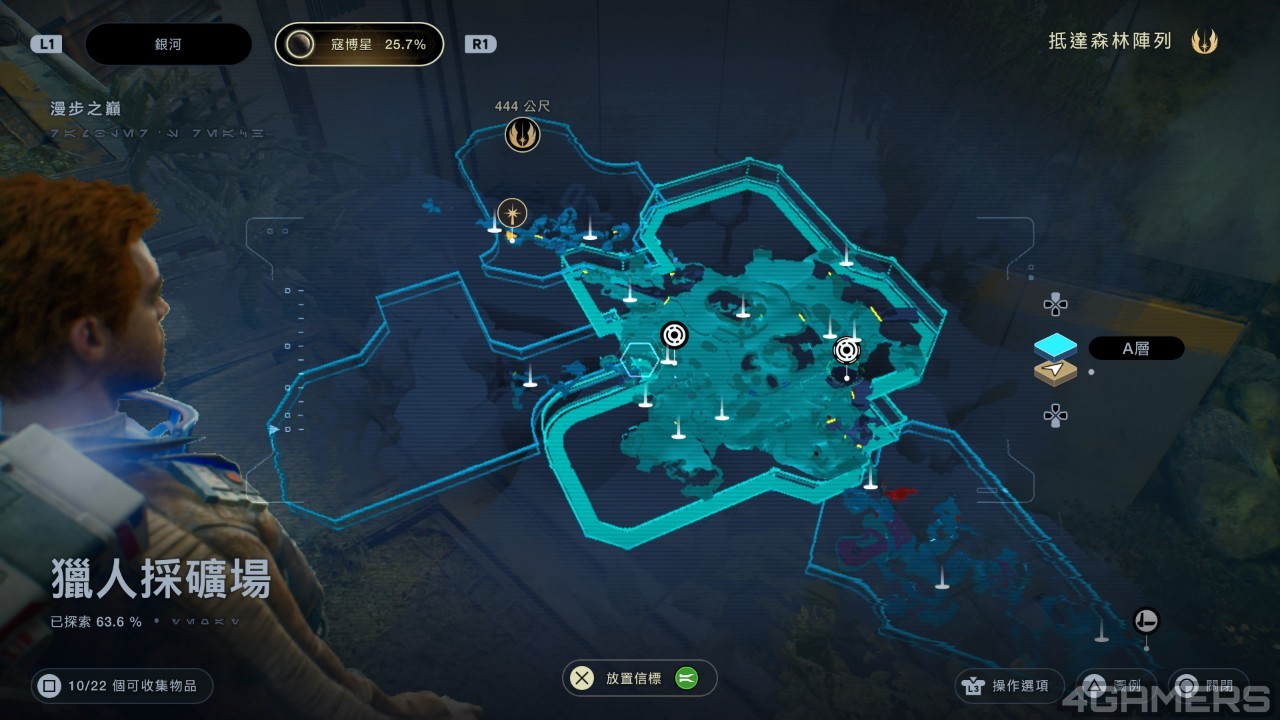Screen dimensions: 1280x720
Task: Select the Jedi objective marker at 444 公尺
Action: pyautogui.click(x=522, y=134)
